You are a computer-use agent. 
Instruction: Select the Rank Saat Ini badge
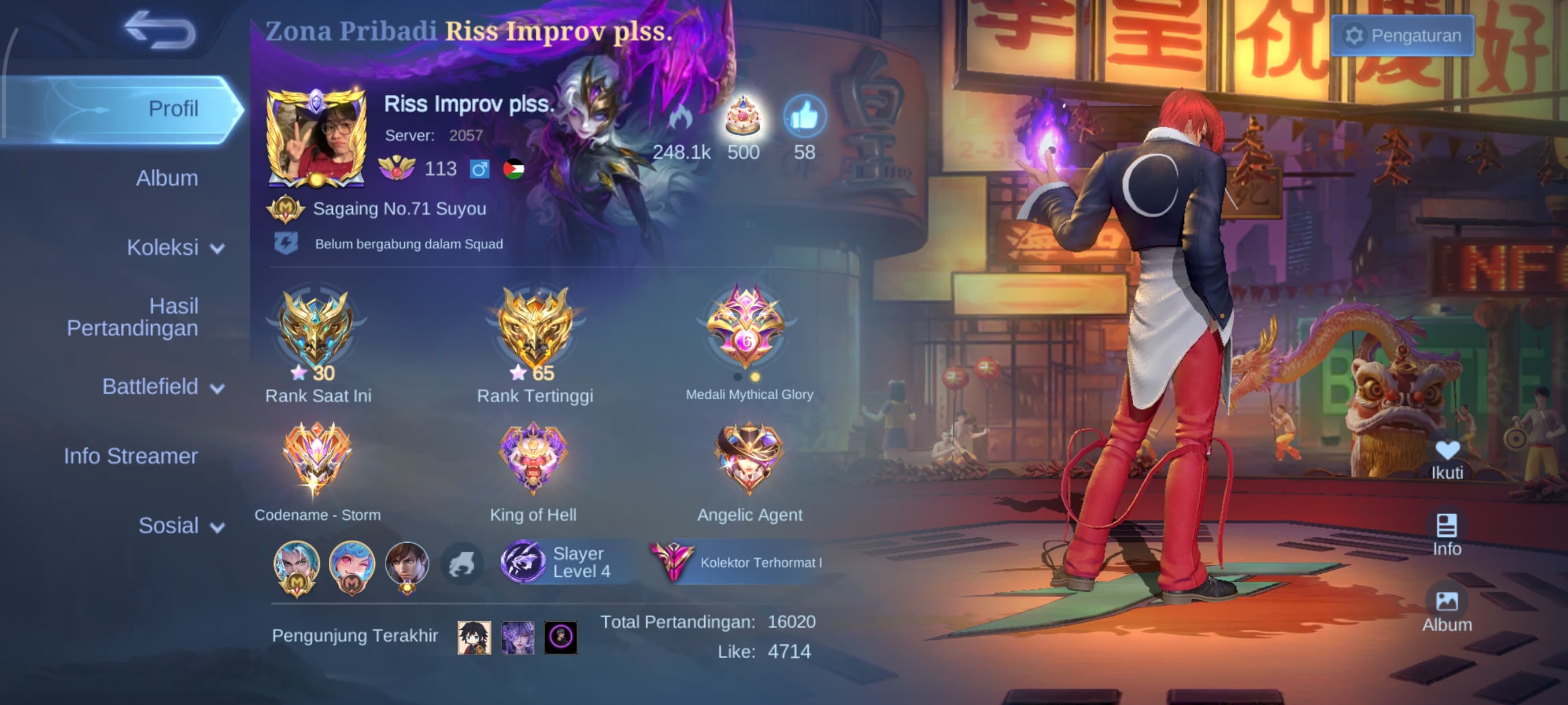[315, 328]
